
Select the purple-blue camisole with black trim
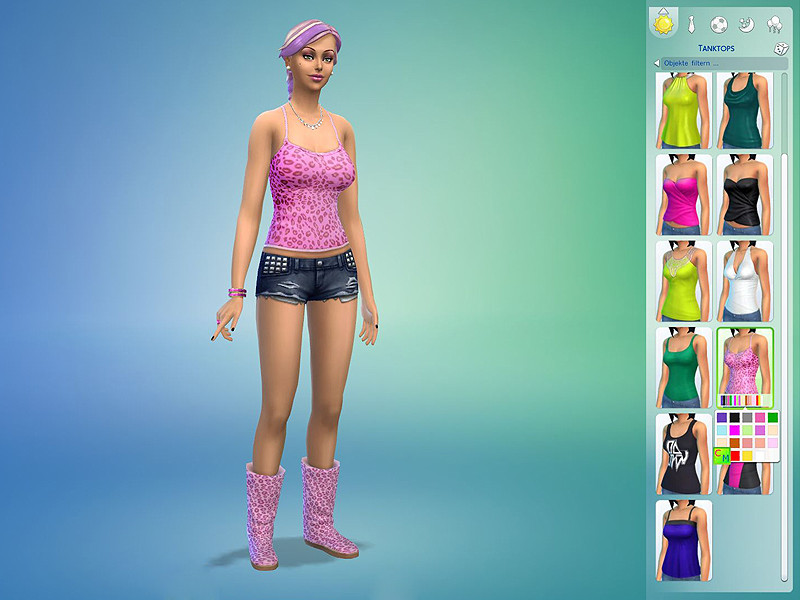point(684,540)
